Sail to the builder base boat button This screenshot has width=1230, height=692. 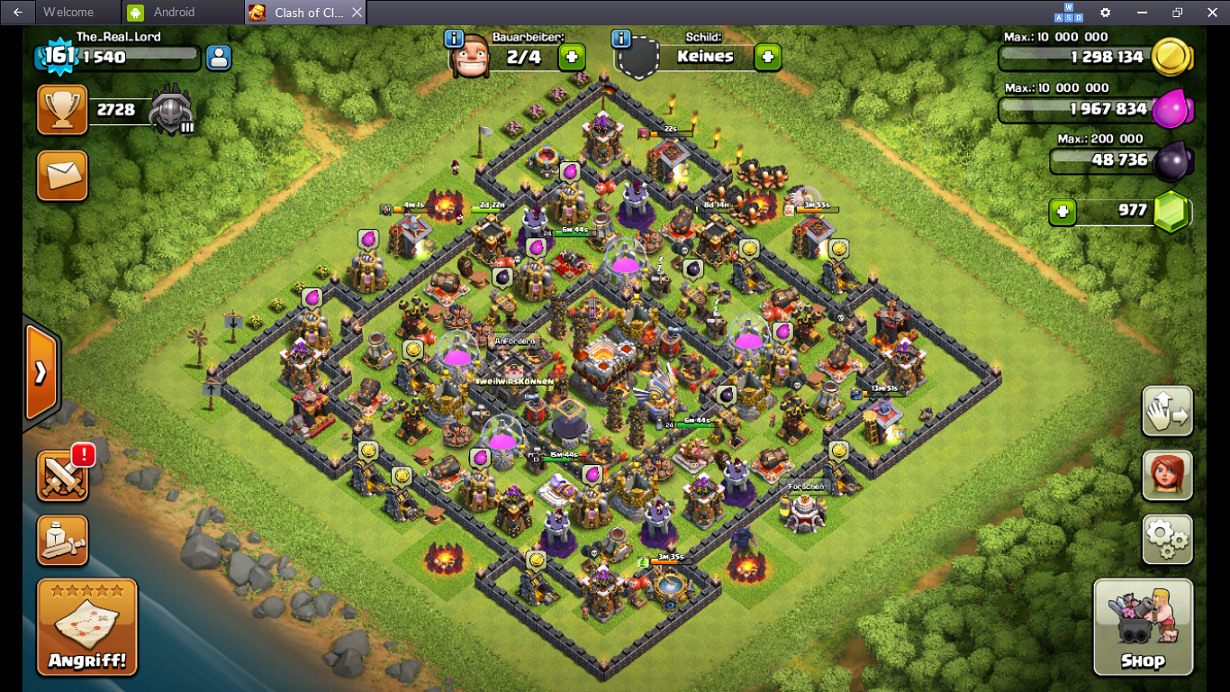(62, 541)
